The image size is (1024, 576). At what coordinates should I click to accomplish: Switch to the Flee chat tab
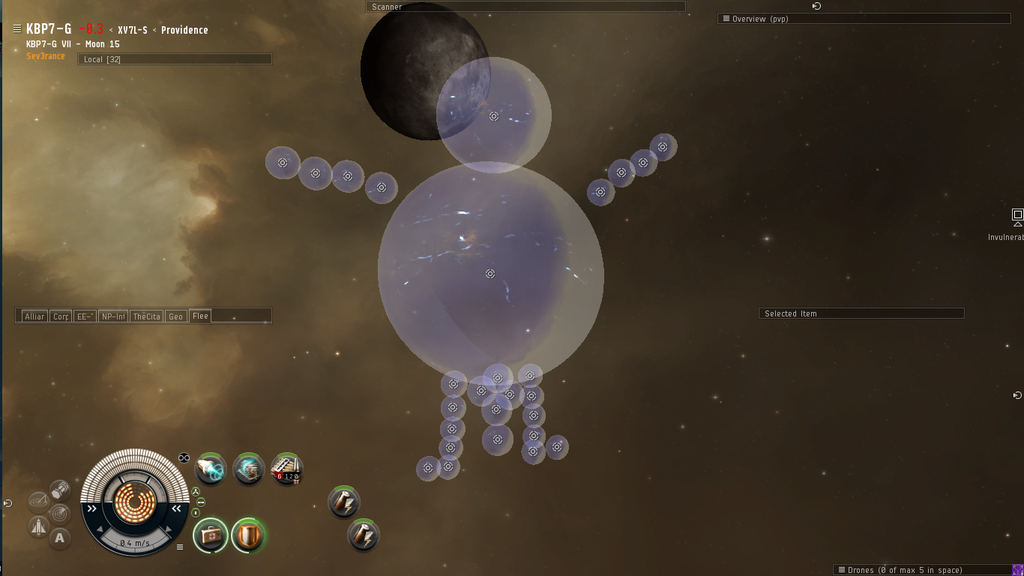(200, 316)
